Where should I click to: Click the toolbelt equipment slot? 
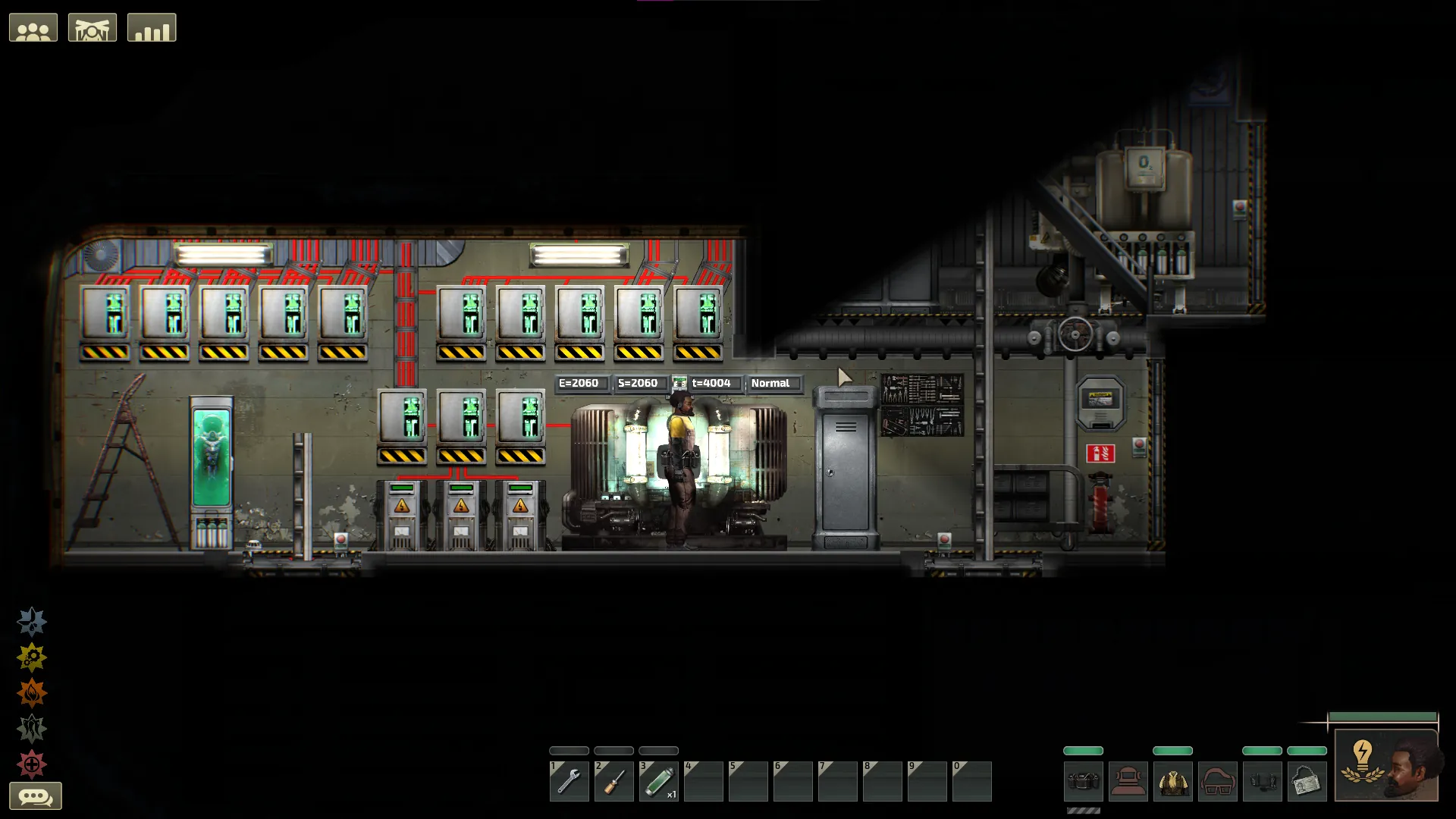[1083, 781]
